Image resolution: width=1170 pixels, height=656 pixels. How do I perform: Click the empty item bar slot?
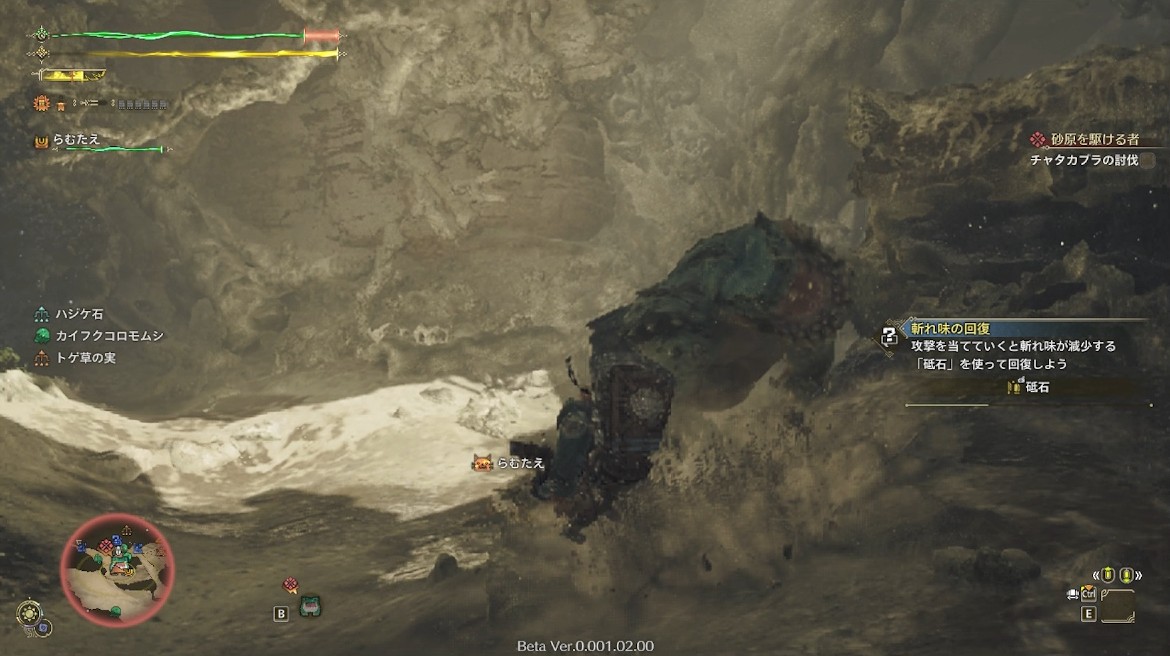pos(1117,605)
